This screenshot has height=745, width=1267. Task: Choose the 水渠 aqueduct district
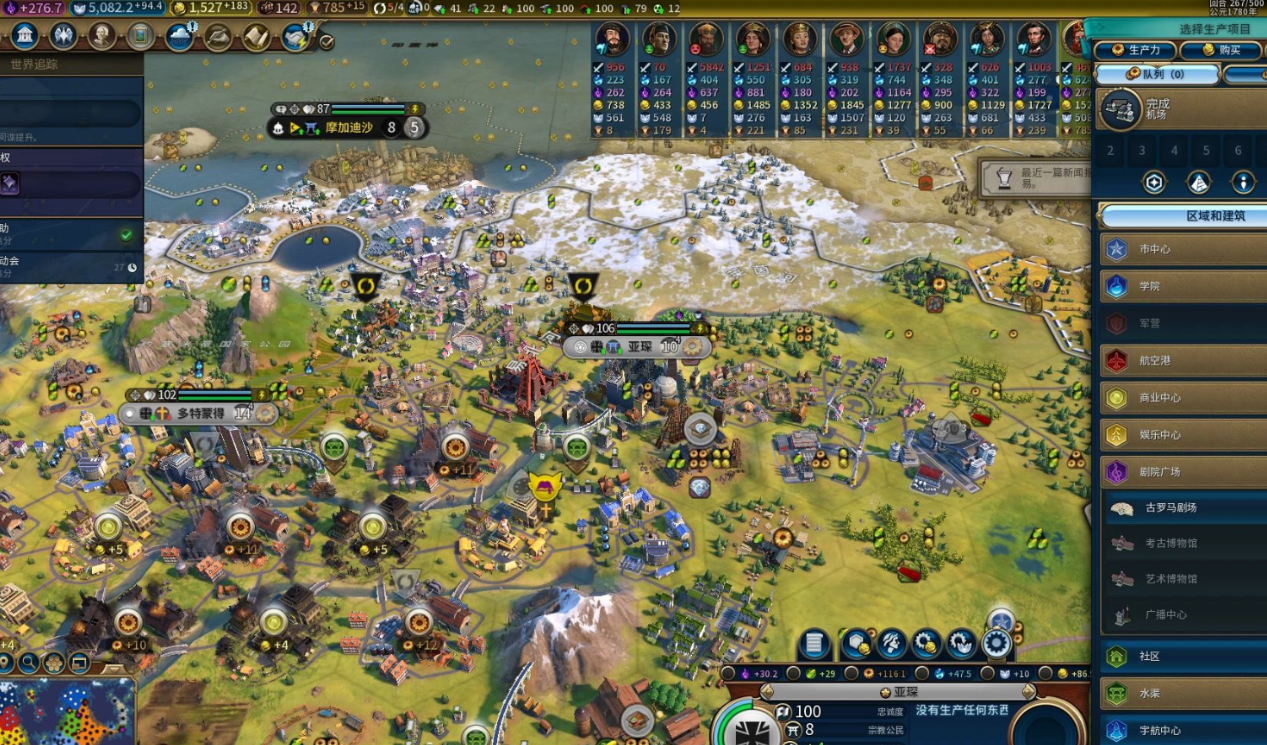[x=1183, y=693]
